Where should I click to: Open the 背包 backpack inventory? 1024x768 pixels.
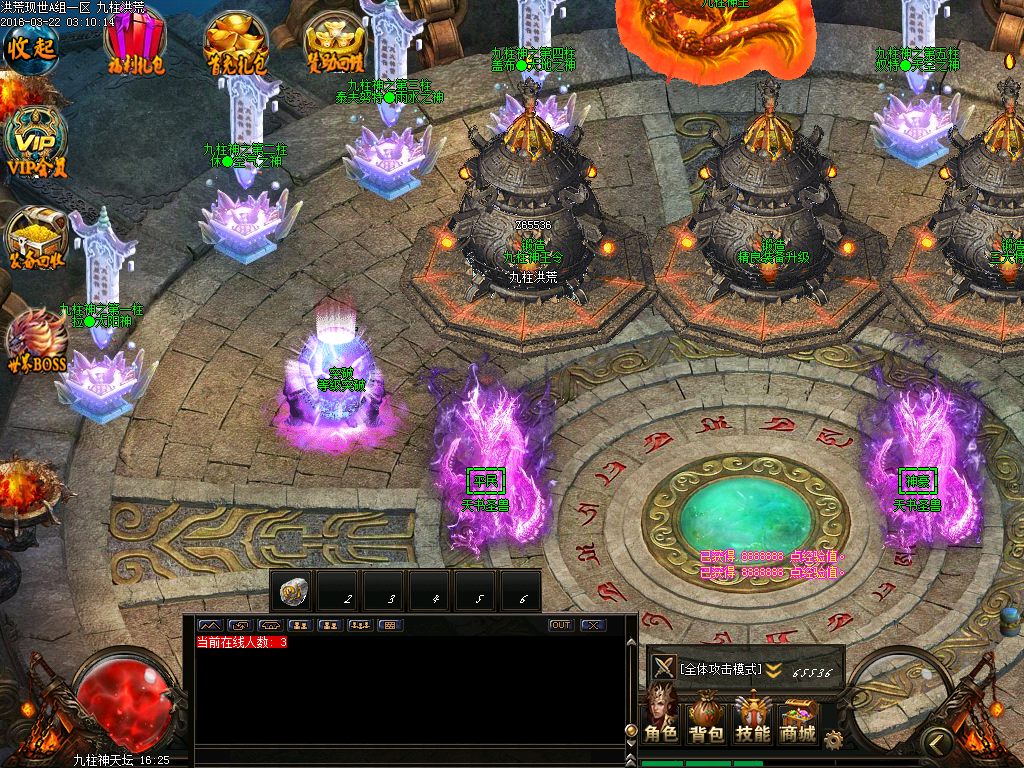pyautogui.click(x=706, y=720)
